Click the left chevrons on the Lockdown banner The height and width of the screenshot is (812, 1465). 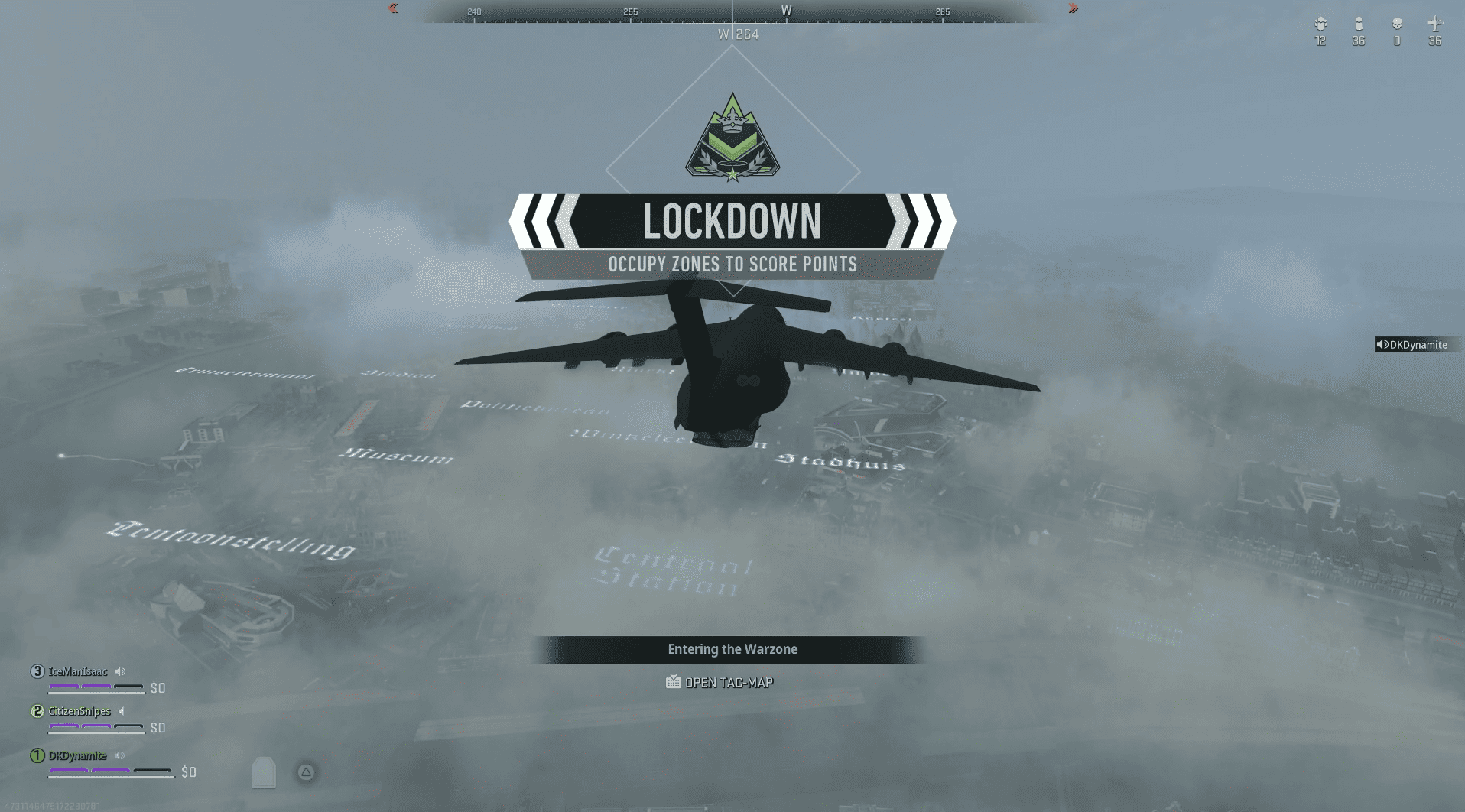coord(544,221)
